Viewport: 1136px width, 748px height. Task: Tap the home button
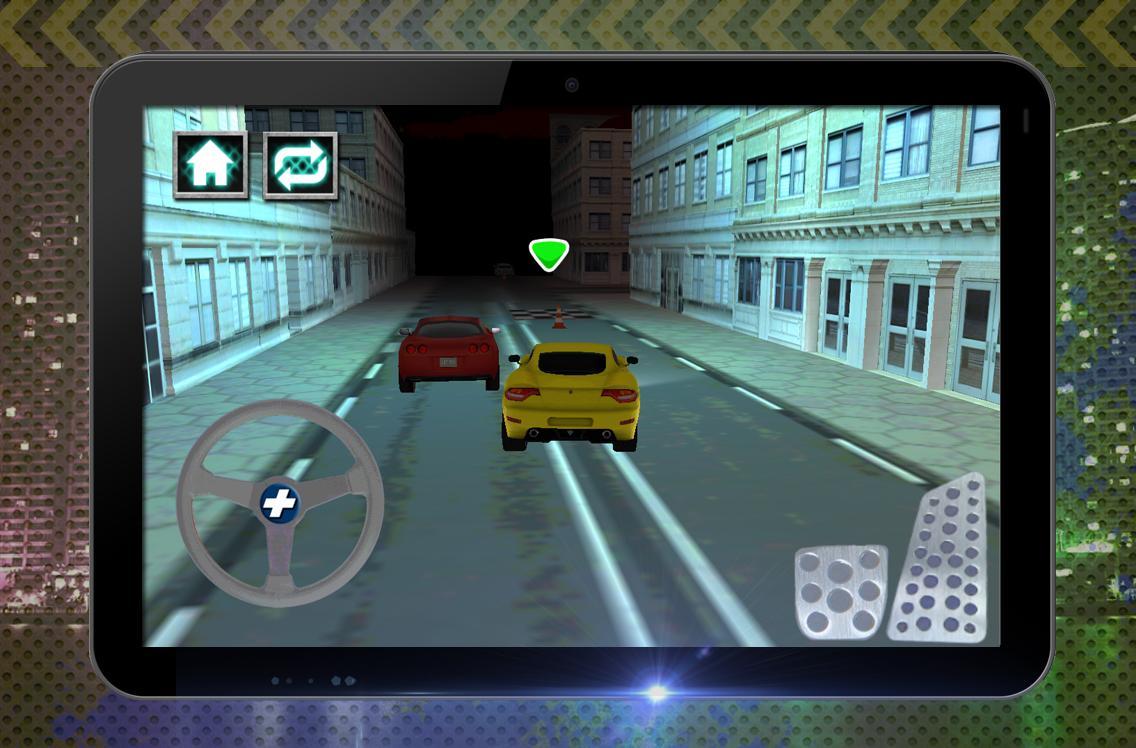[210, 164]
